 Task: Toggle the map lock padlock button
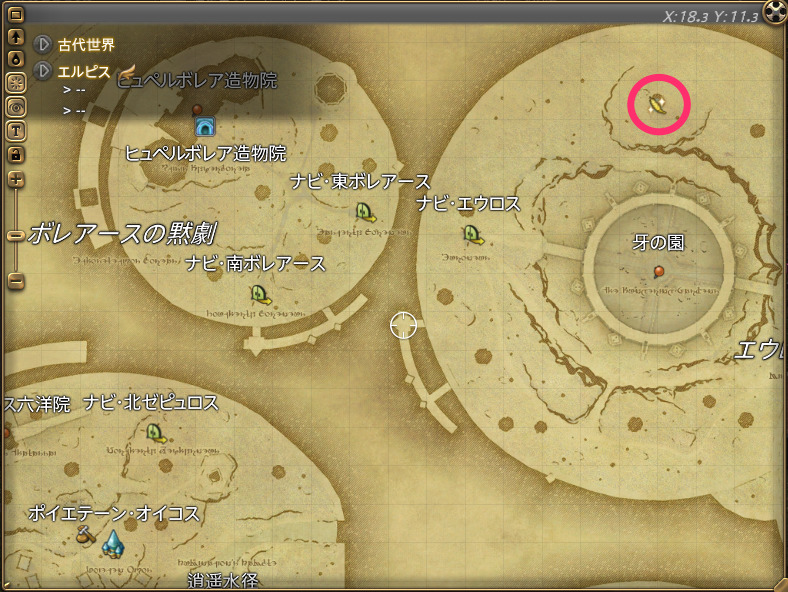click(x=16, y=154)
